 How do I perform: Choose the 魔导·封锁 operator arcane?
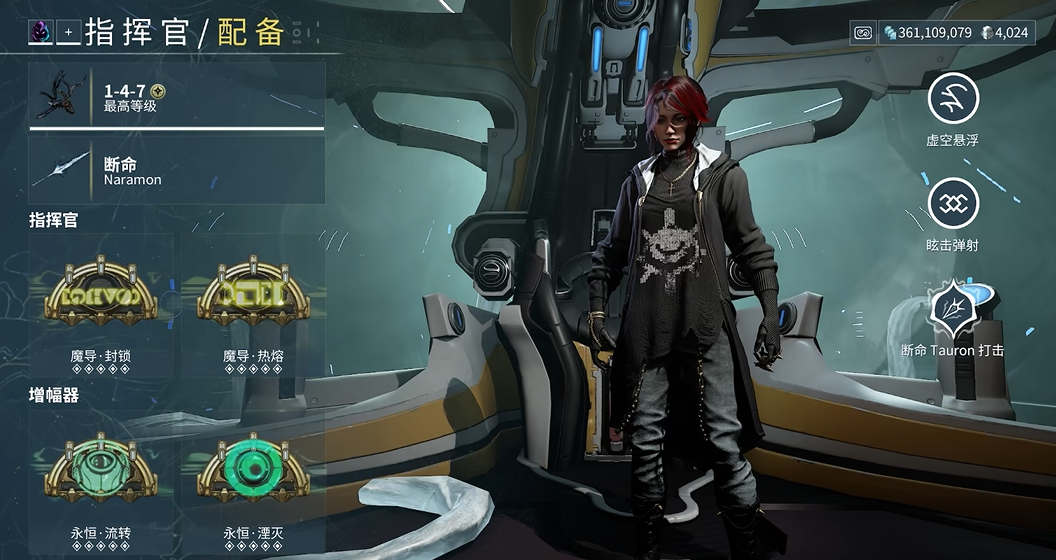pyautogui.click(x=100, y=294)
